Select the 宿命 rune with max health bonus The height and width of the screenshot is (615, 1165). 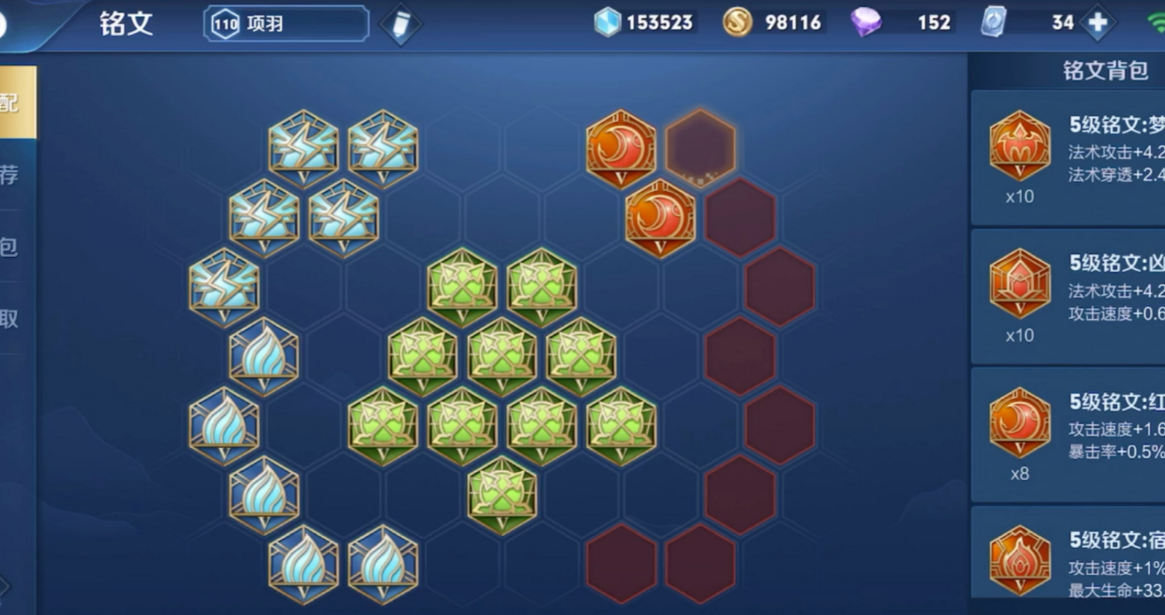point(1070,563)
